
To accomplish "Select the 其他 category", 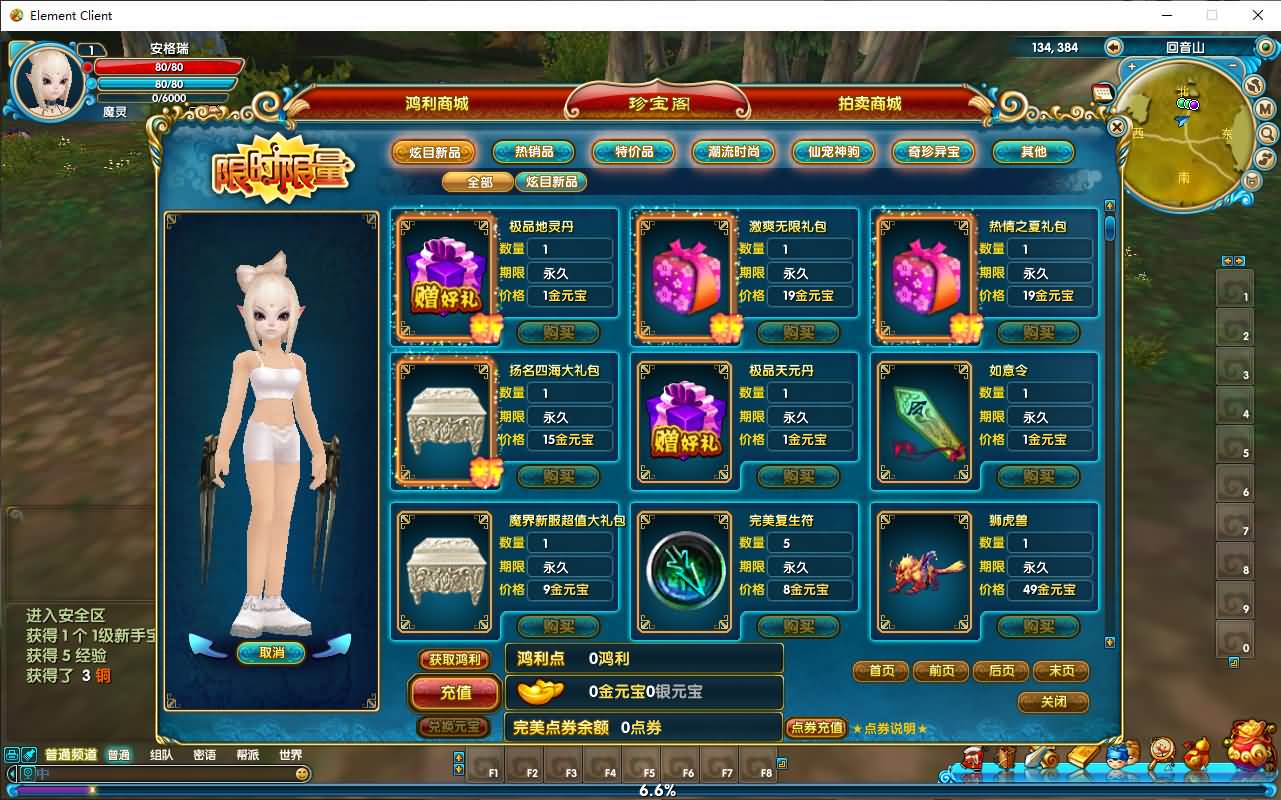I will tap(1033, 152).
